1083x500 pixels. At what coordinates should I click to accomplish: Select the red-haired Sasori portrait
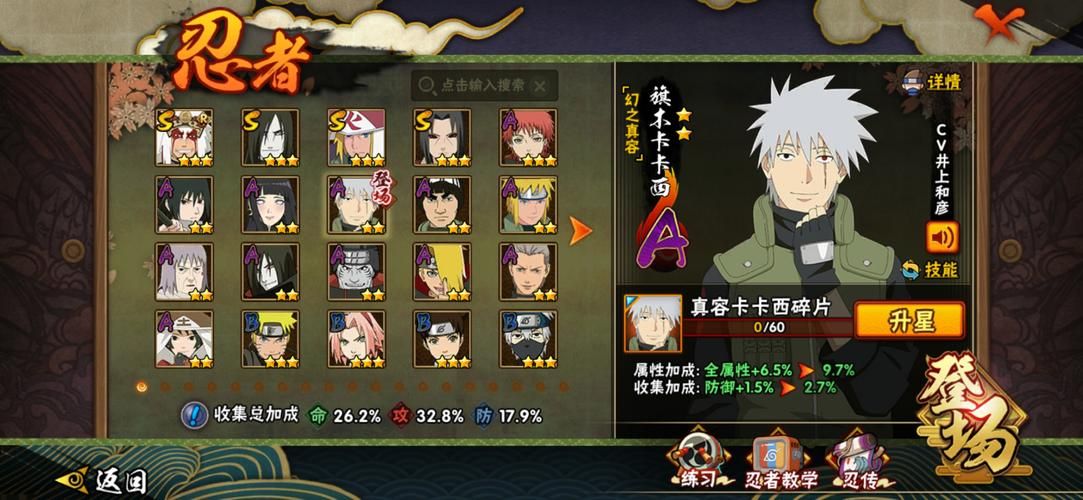pyautogui.click(x=528, y=138)
